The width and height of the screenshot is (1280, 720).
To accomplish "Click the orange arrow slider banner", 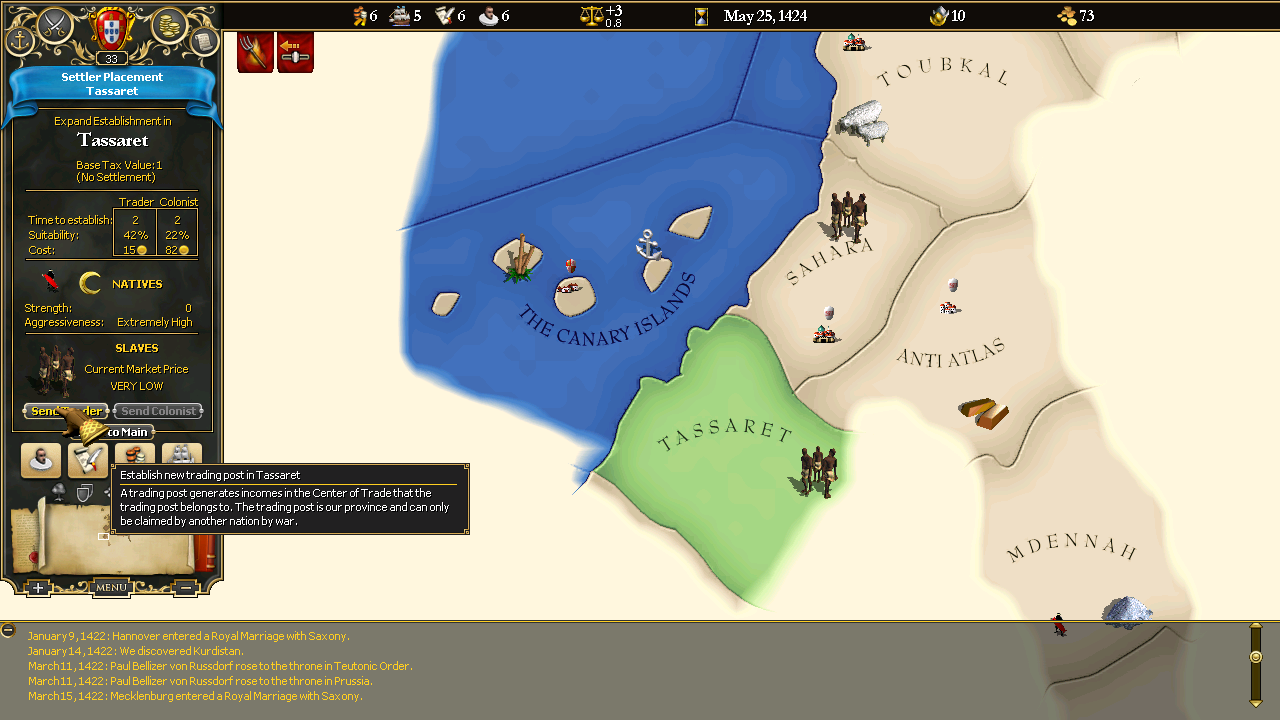I will 295,51.
